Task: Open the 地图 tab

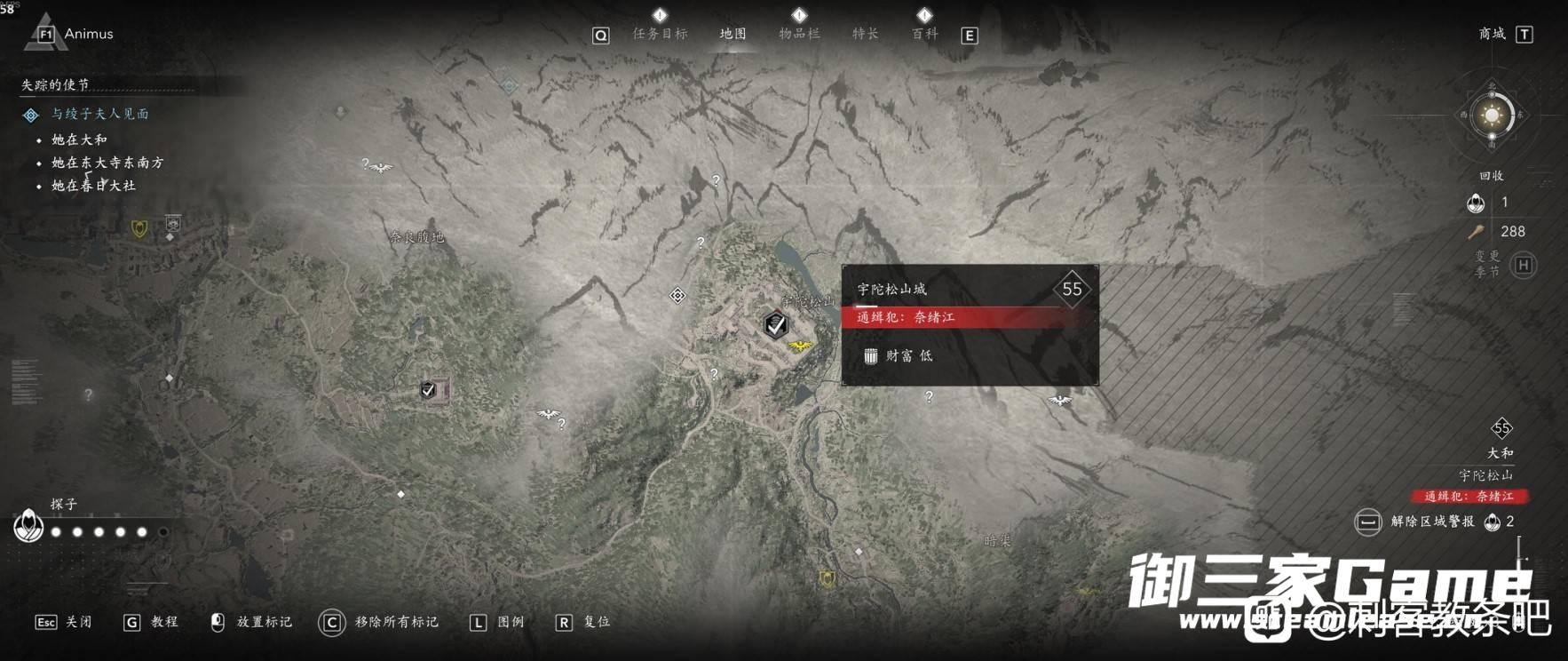Action: [x=733, y=34]
